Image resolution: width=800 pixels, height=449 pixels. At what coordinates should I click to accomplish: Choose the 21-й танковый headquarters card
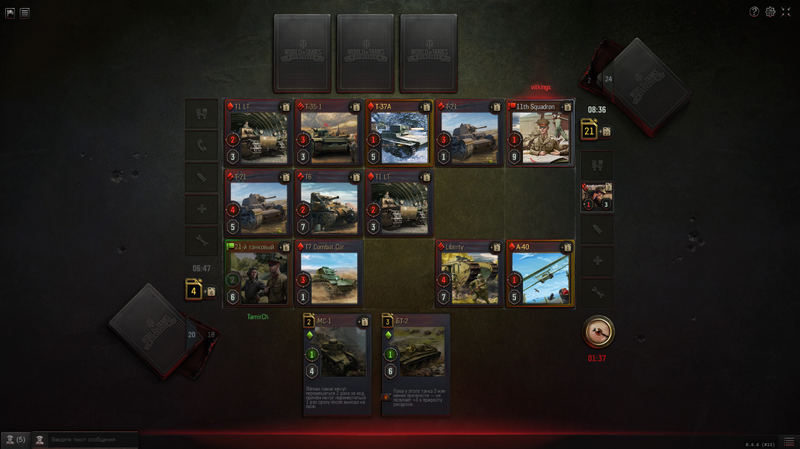(x=258, y=273)
